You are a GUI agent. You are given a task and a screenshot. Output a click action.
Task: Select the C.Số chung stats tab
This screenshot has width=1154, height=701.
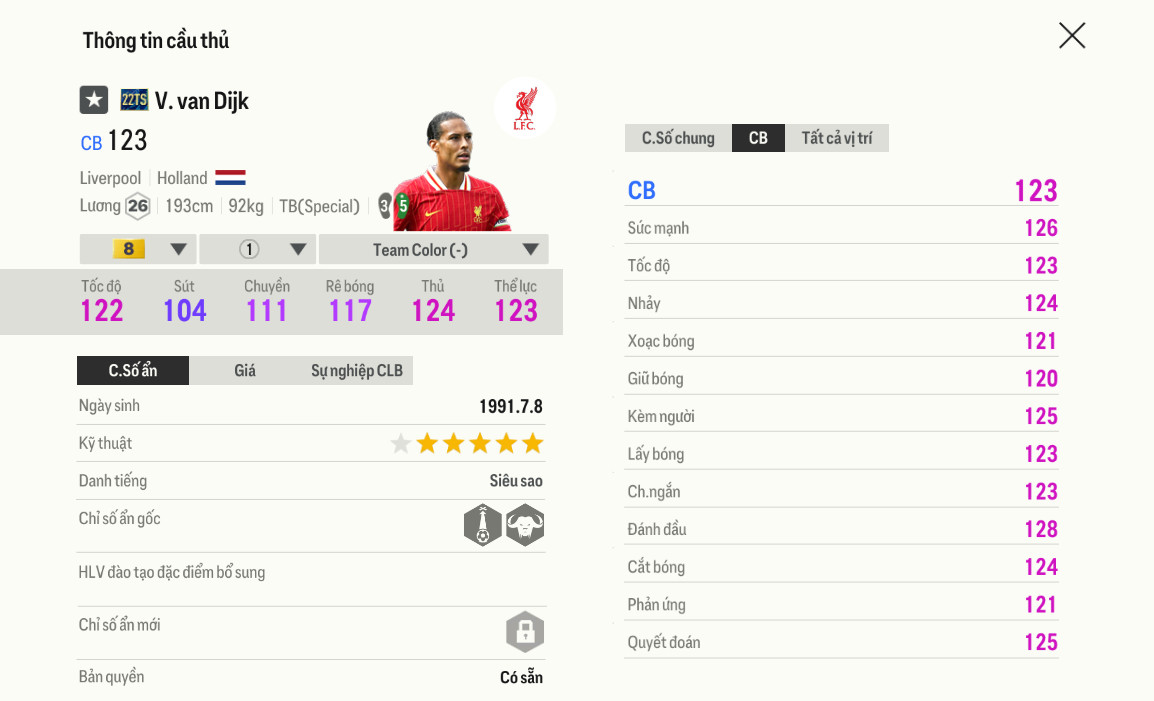coord(678,138)
